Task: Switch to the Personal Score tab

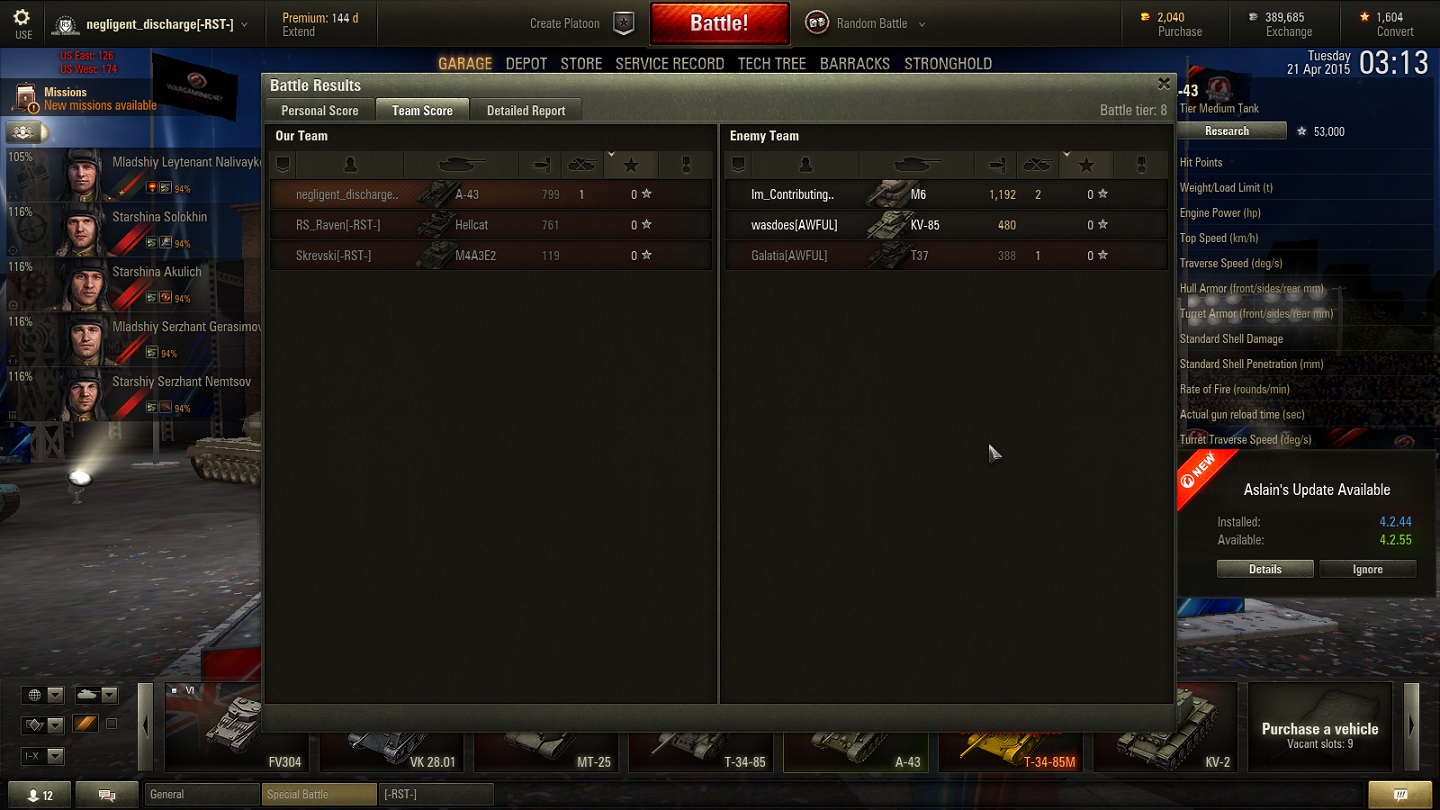Action: click(319, 111)
